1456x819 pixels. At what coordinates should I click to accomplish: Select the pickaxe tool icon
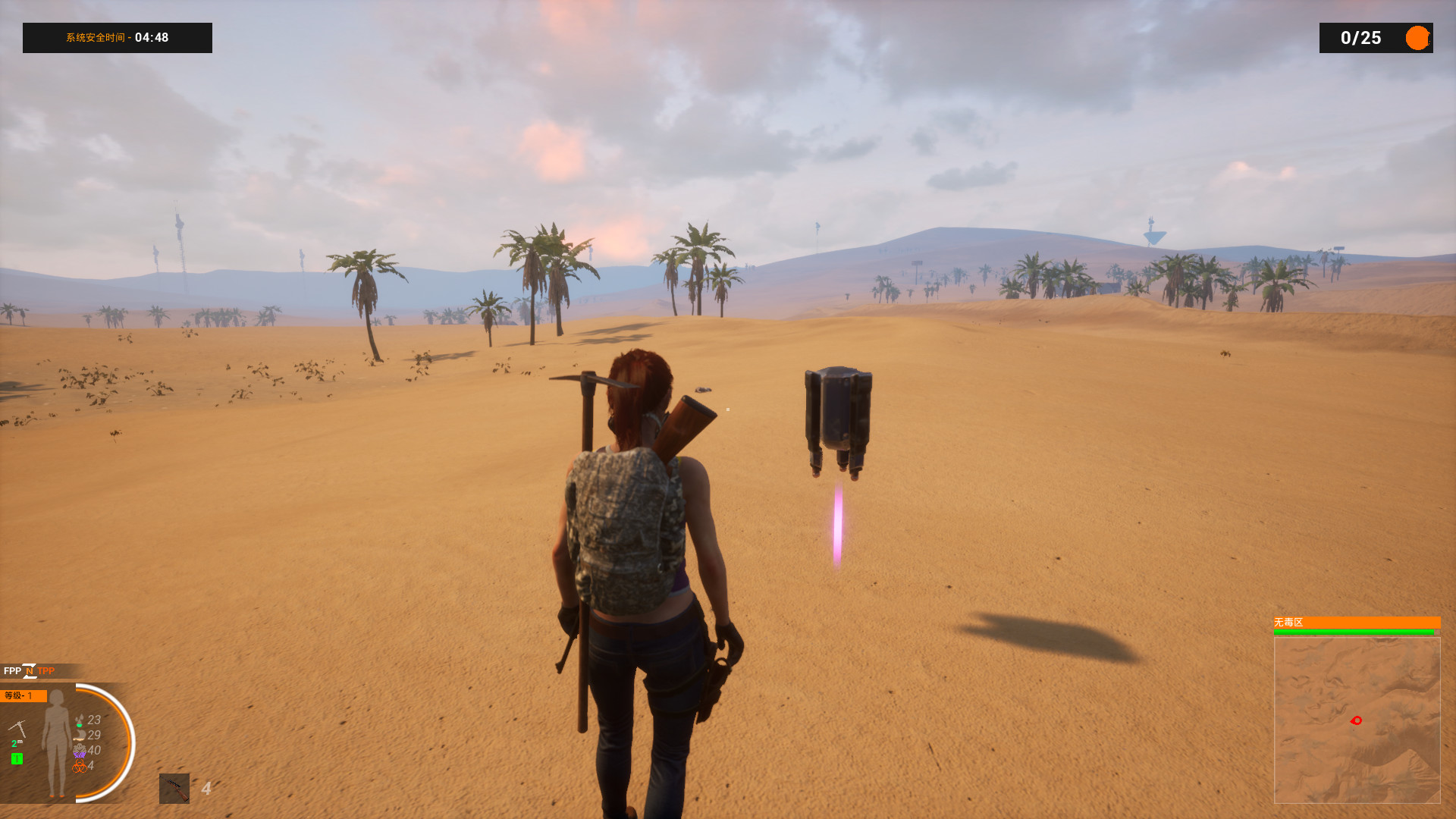click(x=17, y=727)
